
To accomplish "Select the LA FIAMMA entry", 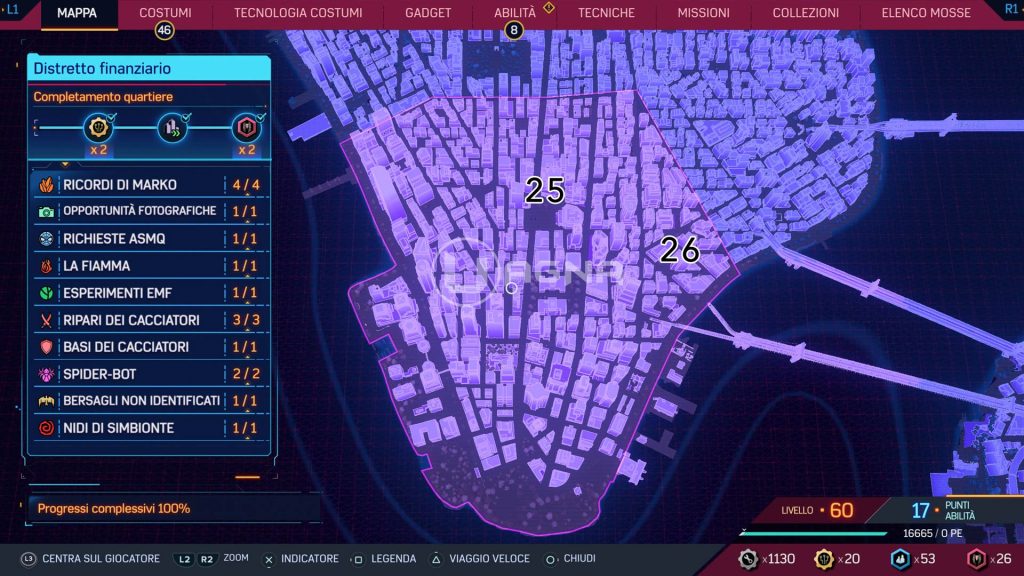I will 148,266.
